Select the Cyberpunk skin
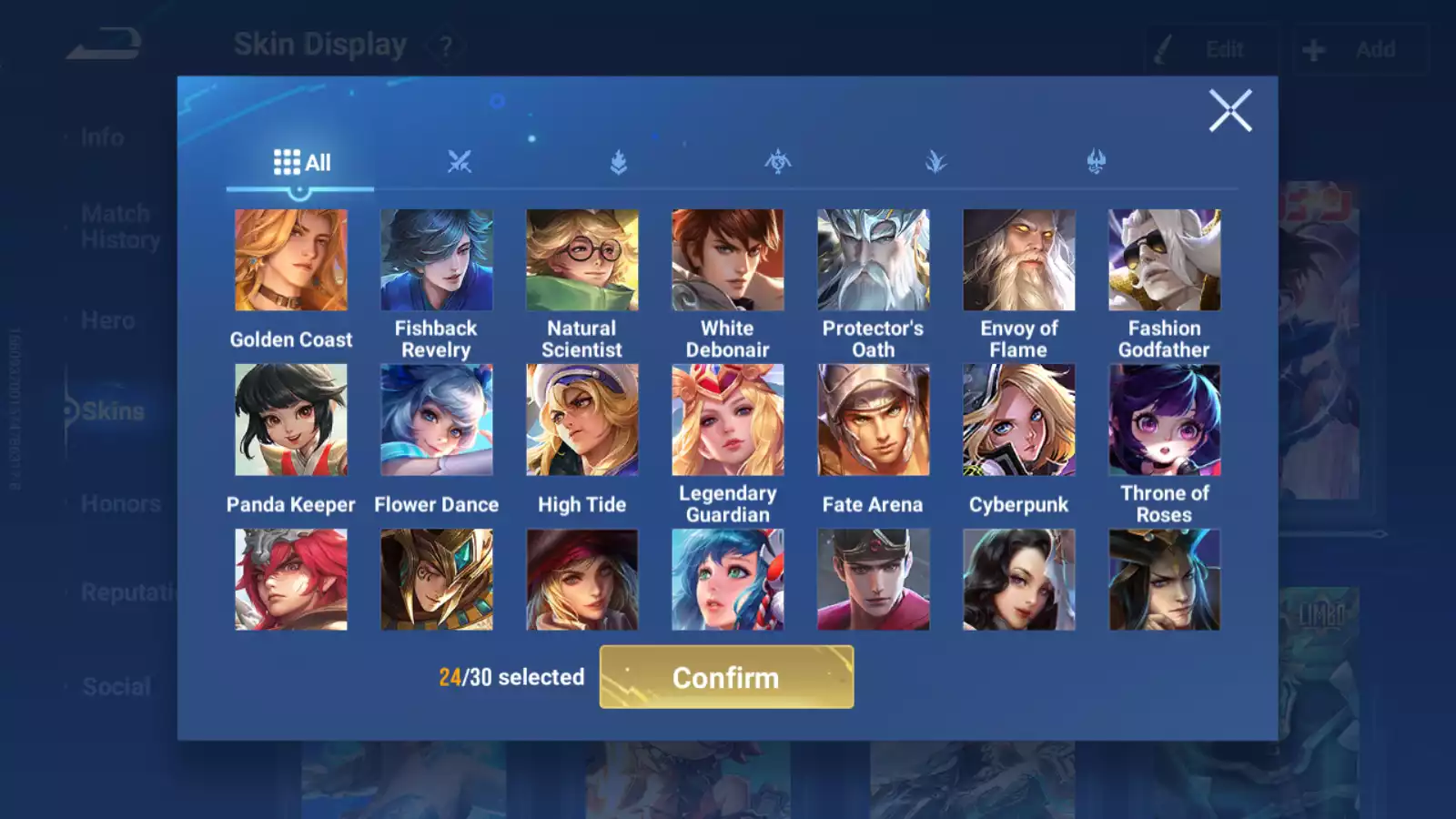Image resolution: width=1456 pixels, height=819 pixels. pos(1019,420)
